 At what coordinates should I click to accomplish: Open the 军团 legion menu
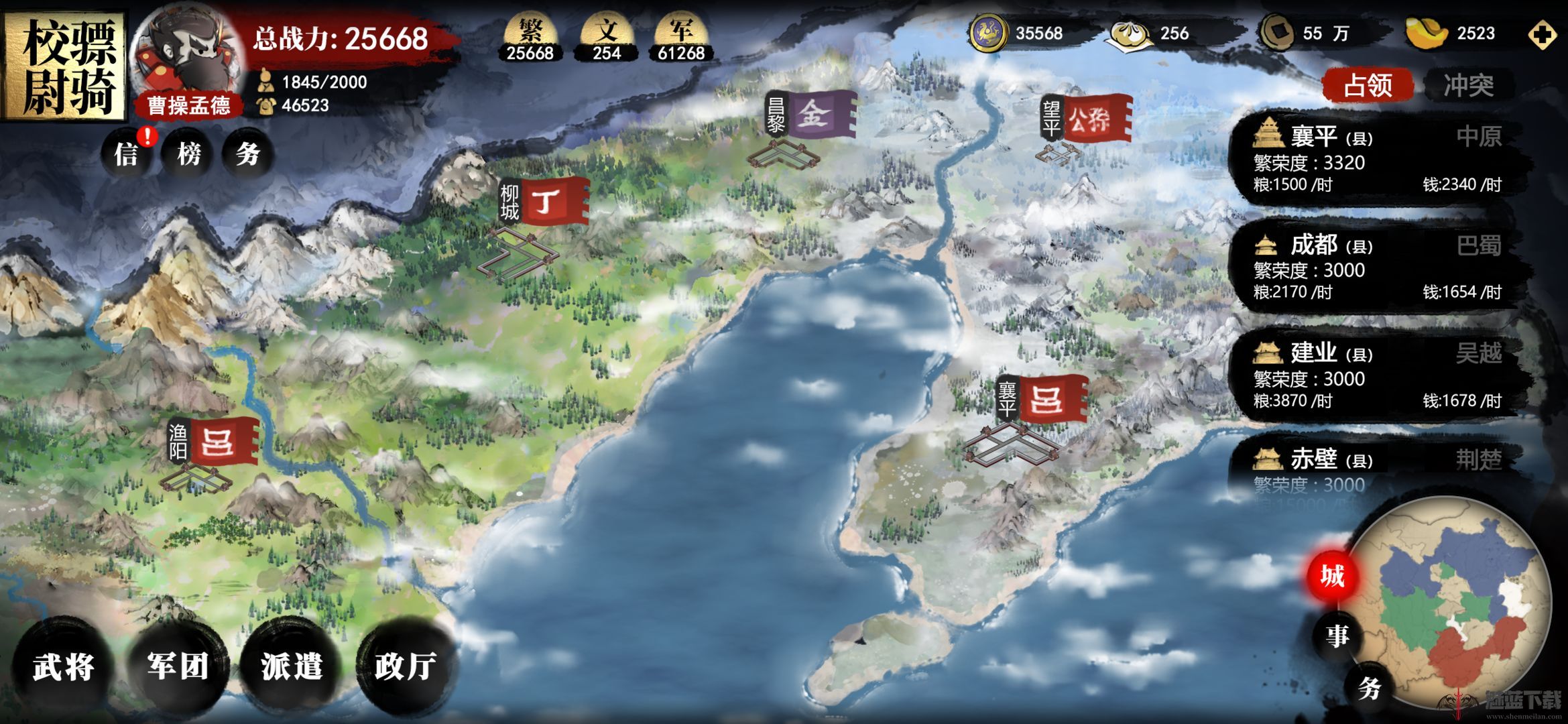[178, 666]
